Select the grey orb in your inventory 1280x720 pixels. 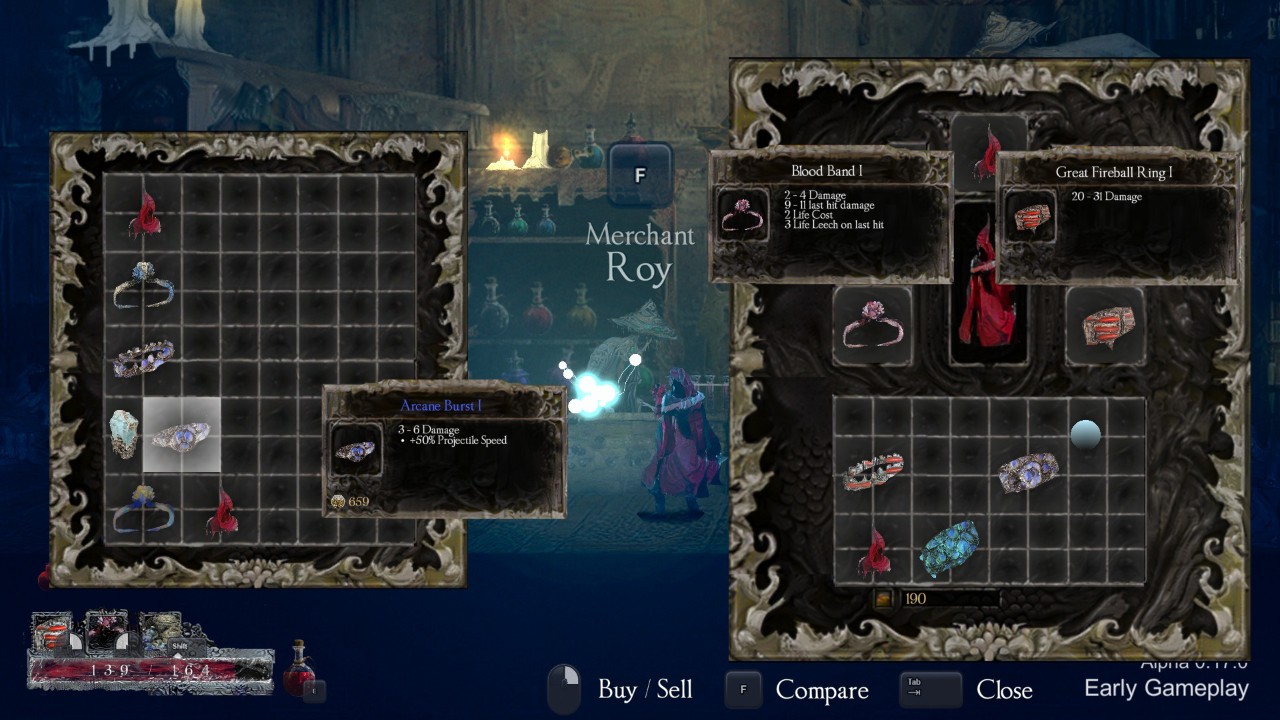tap(1085, 434)
